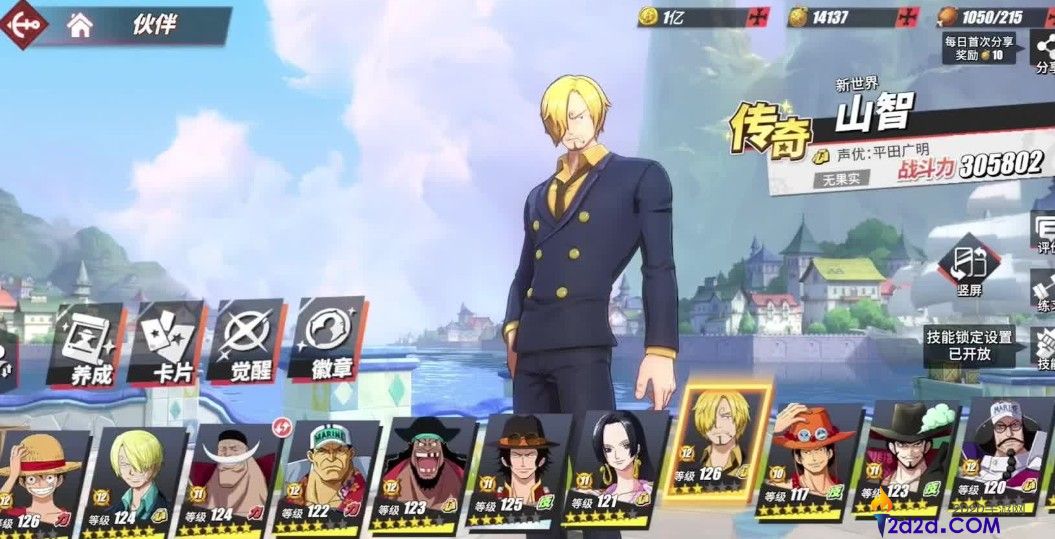
Task: Open the 觉醒 awakening menu
Action: pos(245,345)
